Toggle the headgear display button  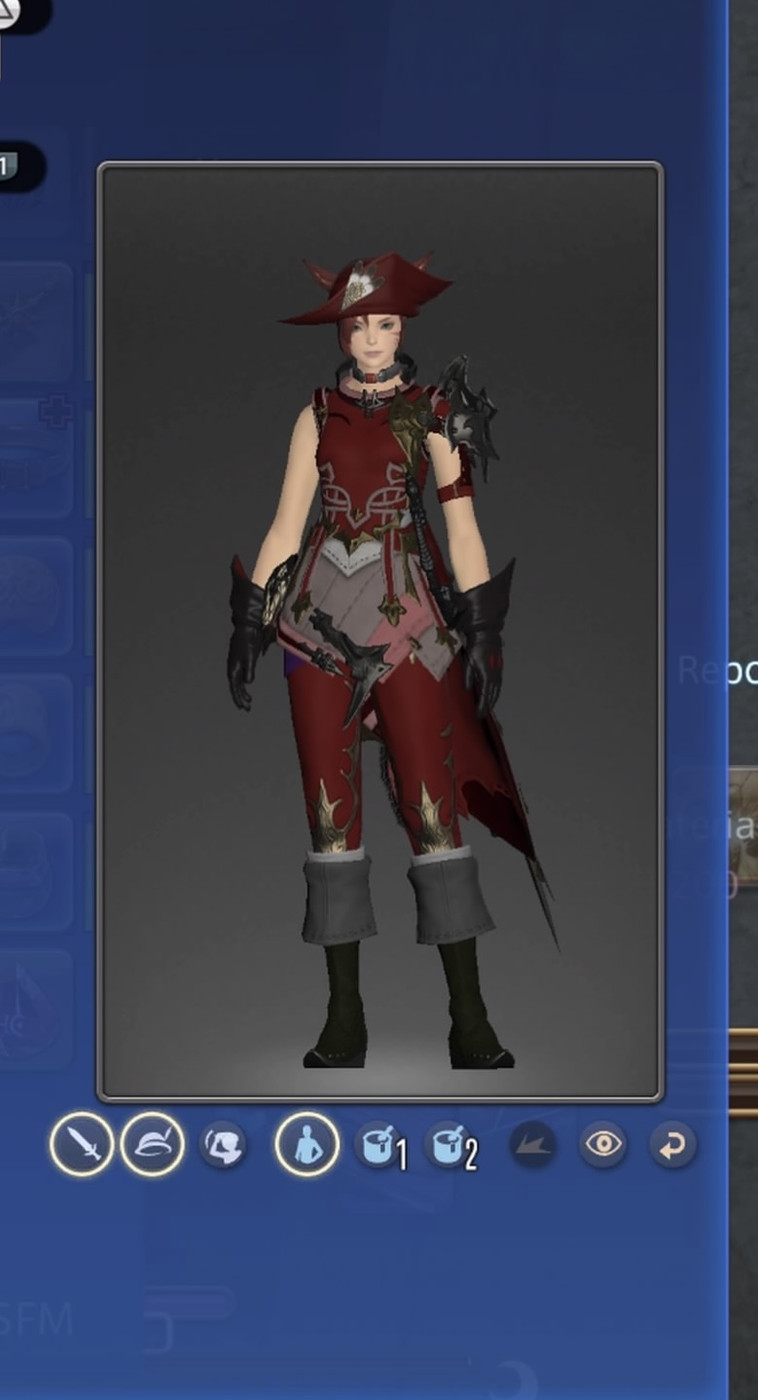[x=152, y=1144]
